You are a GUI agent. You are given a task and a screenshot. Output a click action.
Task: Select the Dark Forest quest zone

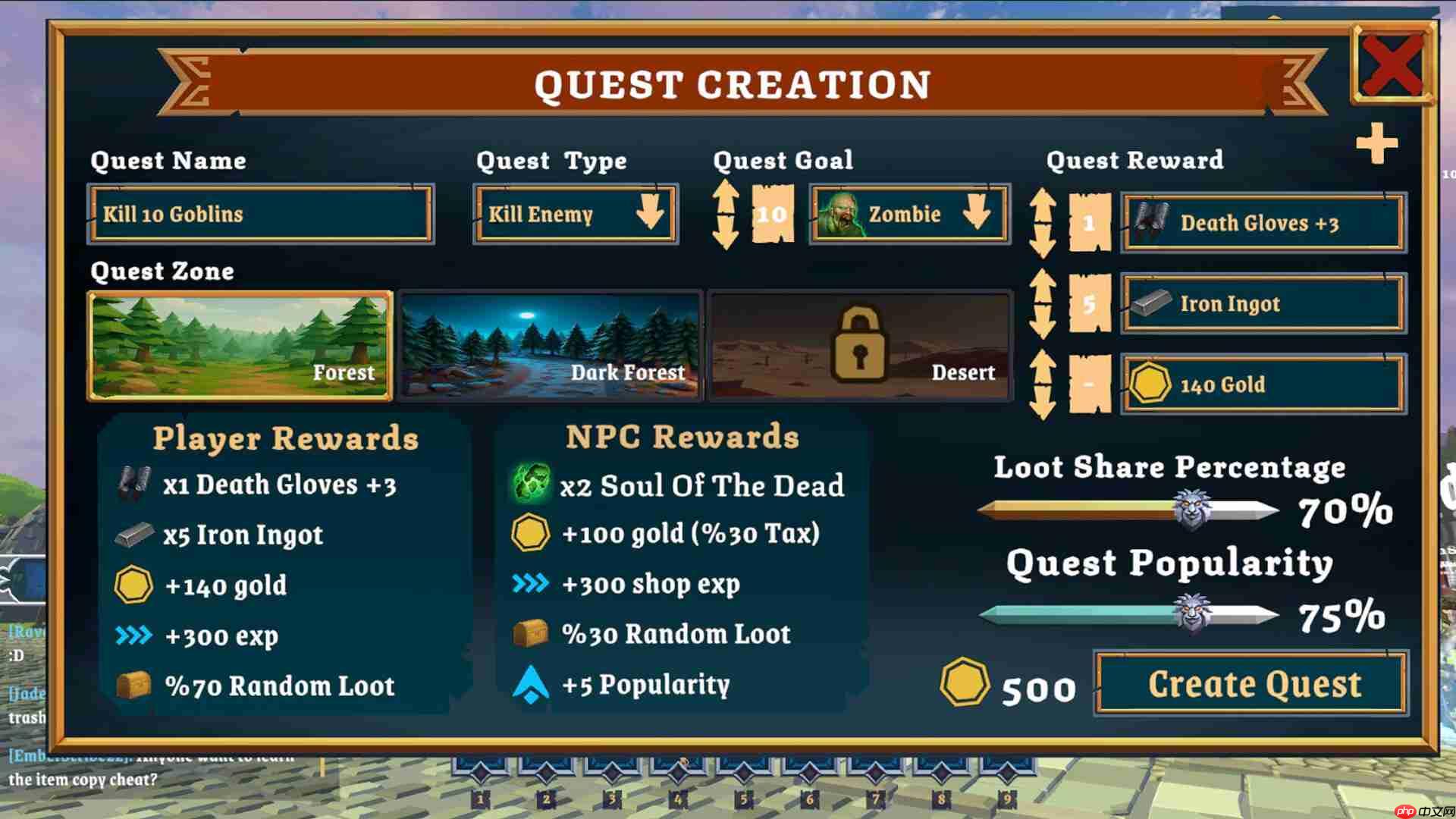(x=548, y=345)
